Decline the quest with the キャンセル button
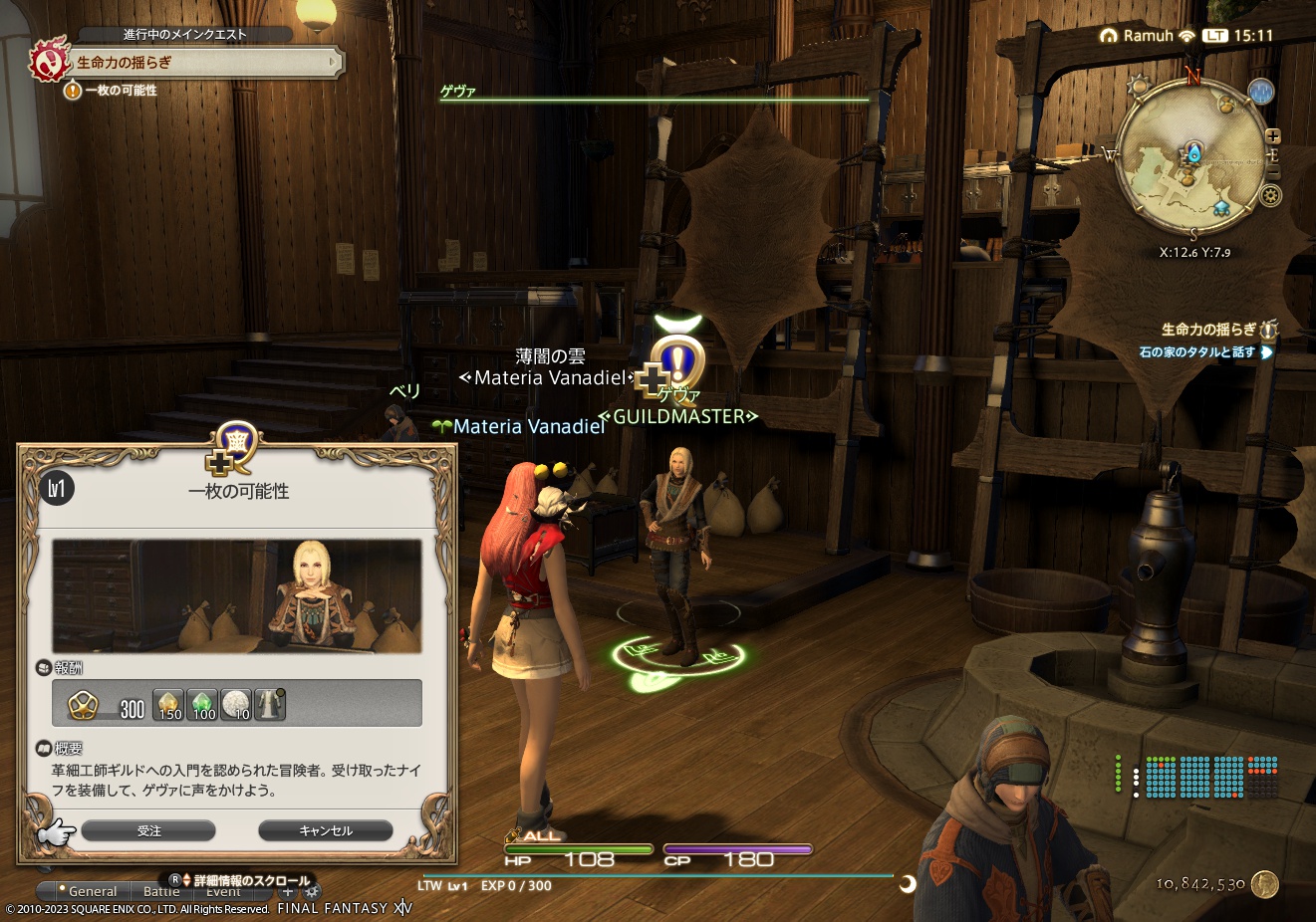The height and width of the screenshot is (922, 1316). pyautogui.click(x=325, y=830)
